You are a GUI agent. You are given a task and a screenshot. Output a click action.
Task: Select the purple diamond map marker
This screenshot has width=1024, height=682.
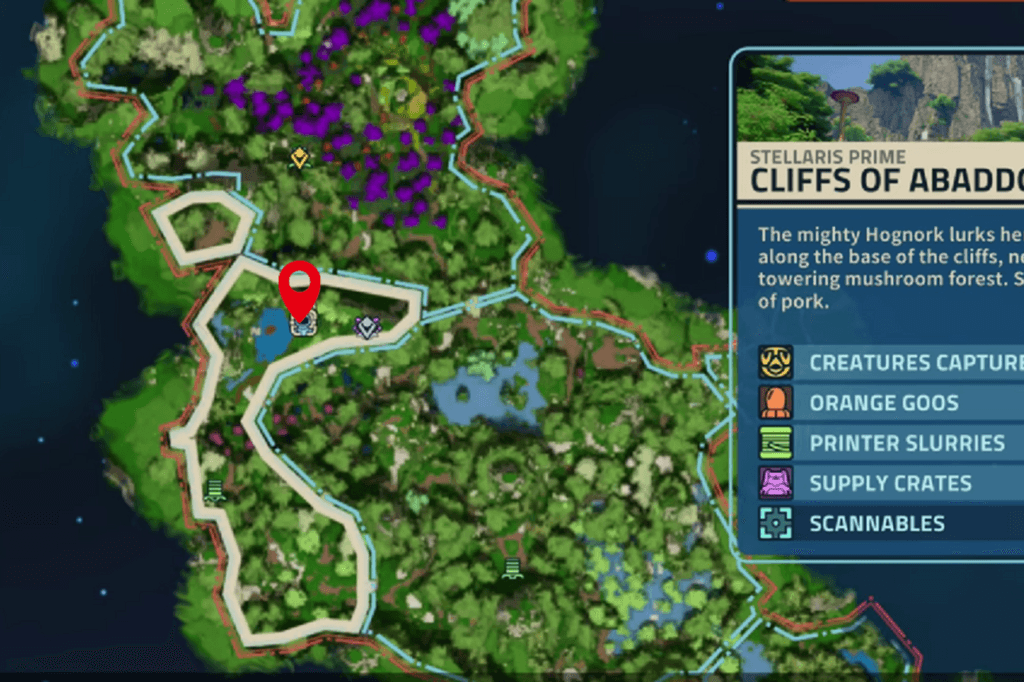pyautogui.click(x=368, y=326)
